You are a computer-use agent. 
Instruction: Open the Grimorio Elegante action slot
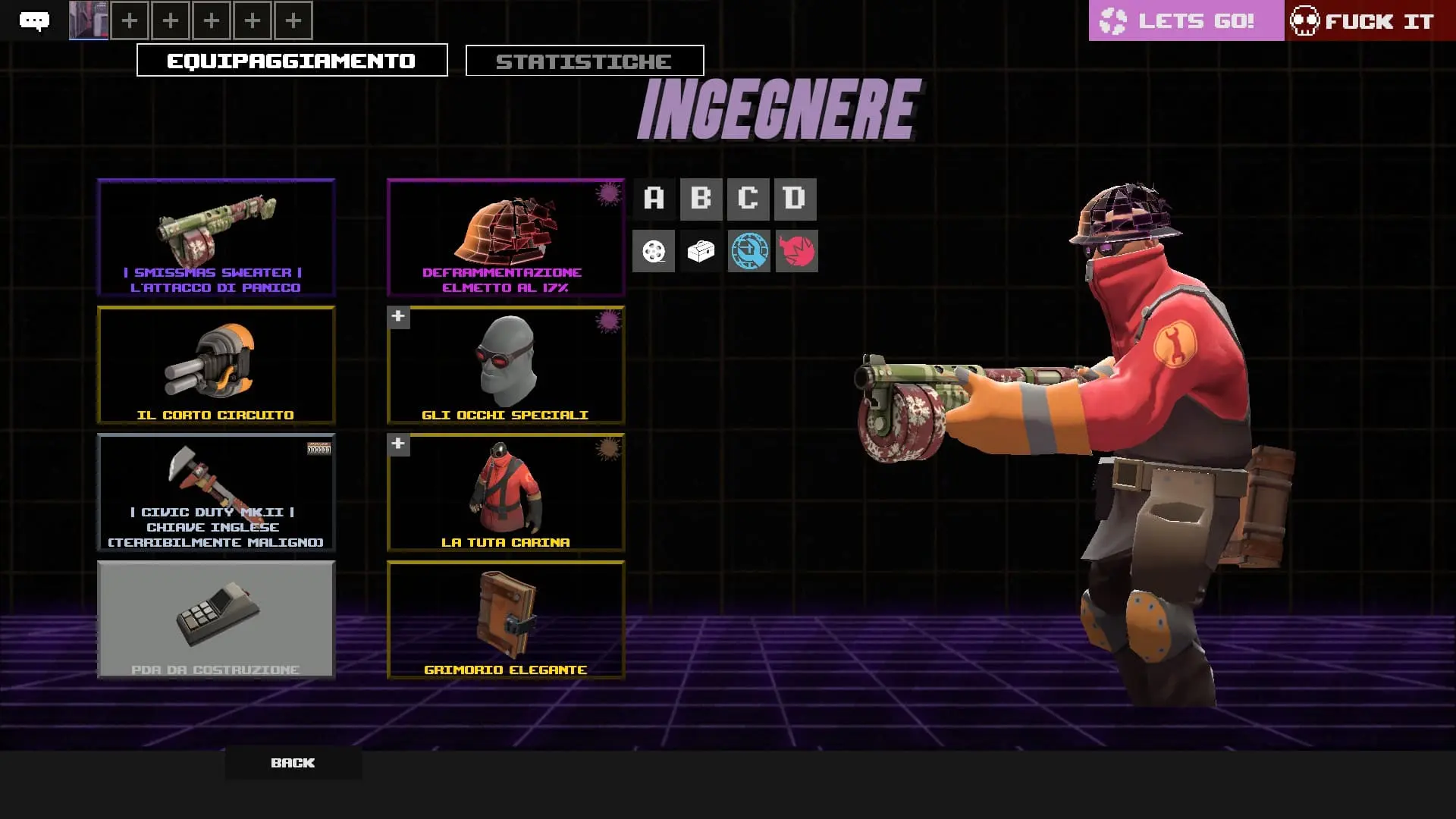pyautogui.click(x=506, y=620)
